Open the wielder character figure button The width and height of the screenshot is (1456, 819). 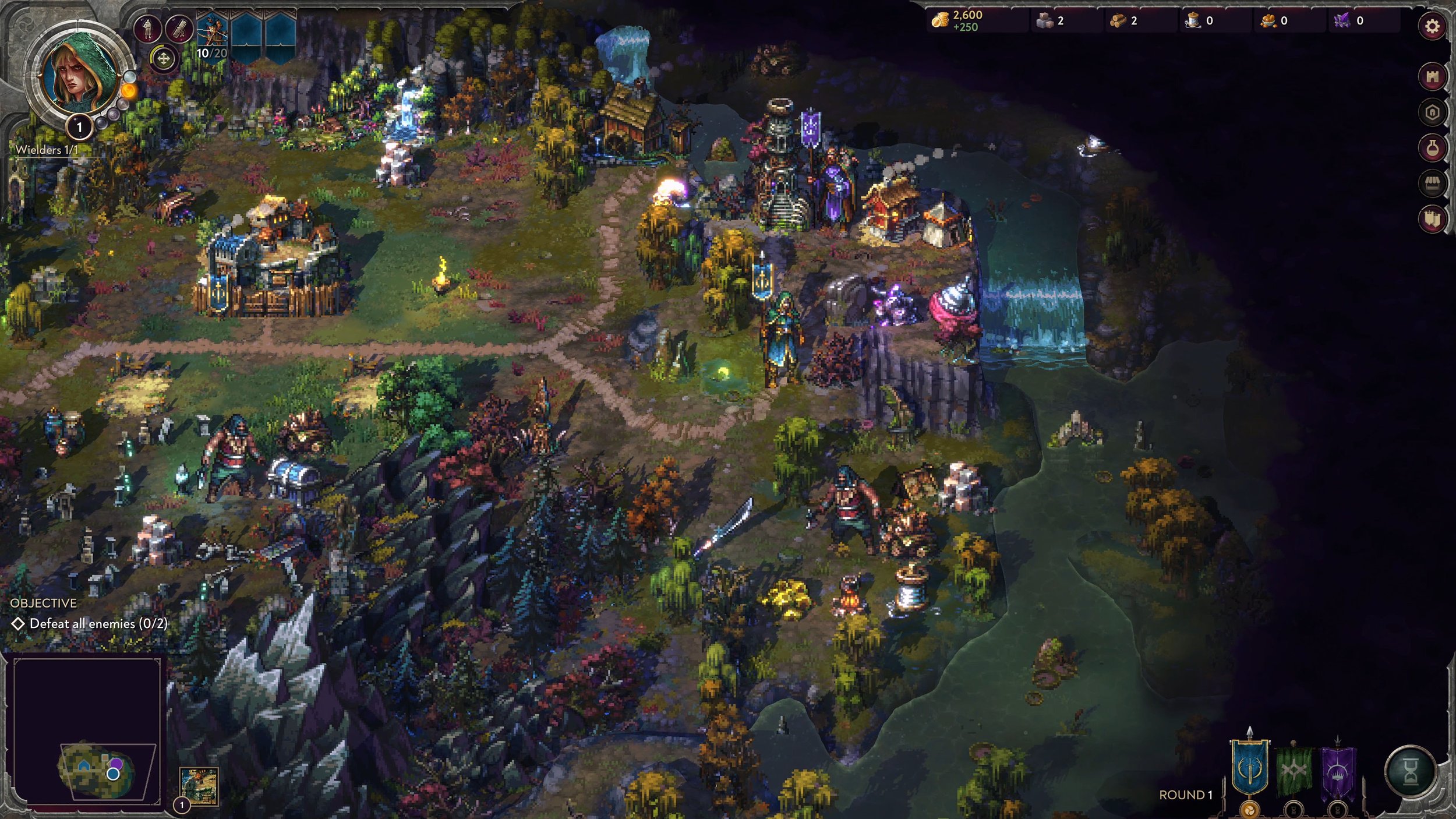coord(147,28)
